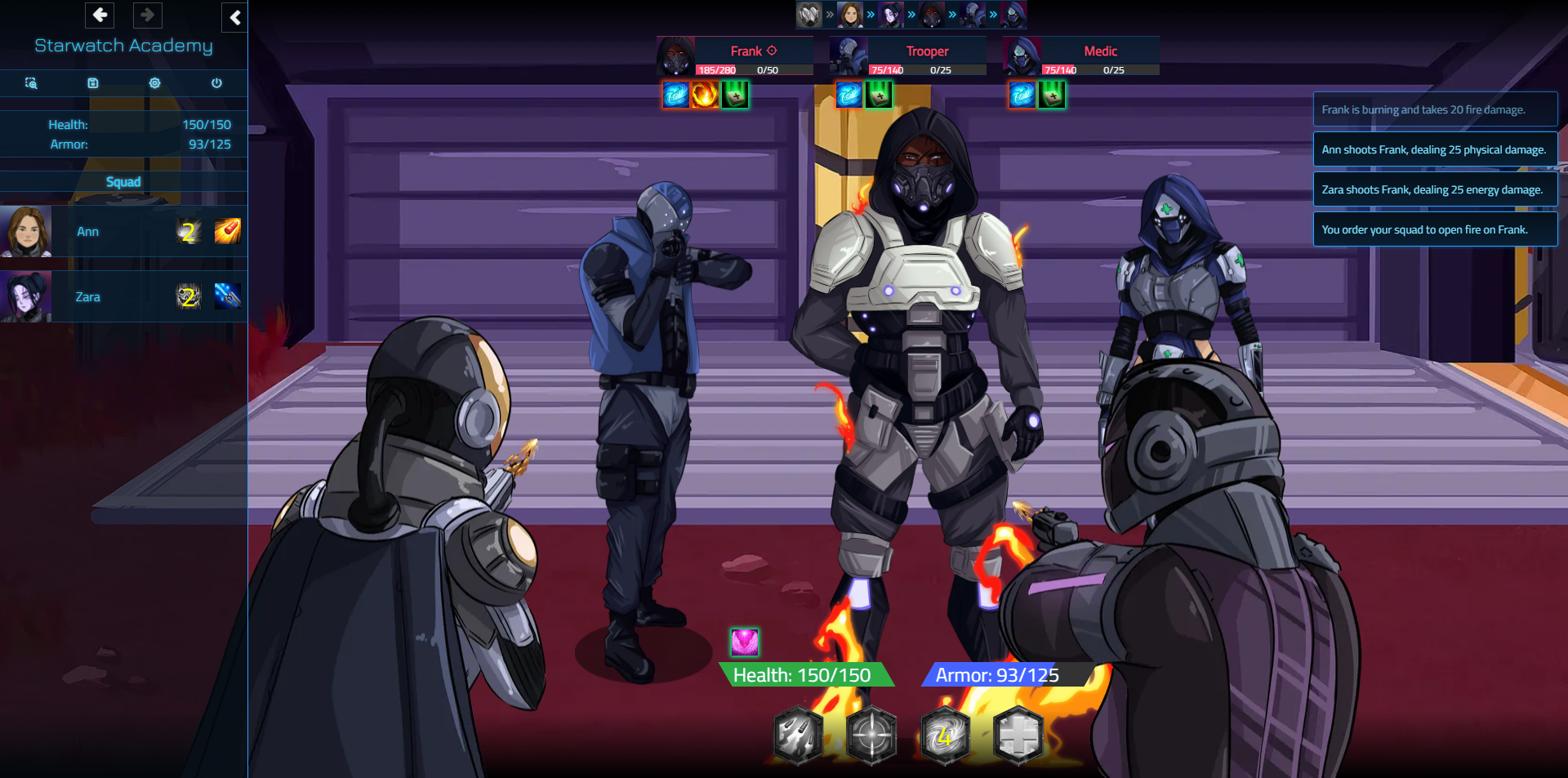Select Zara in the Squad list

pyautogui.click(x=87, y=296)
